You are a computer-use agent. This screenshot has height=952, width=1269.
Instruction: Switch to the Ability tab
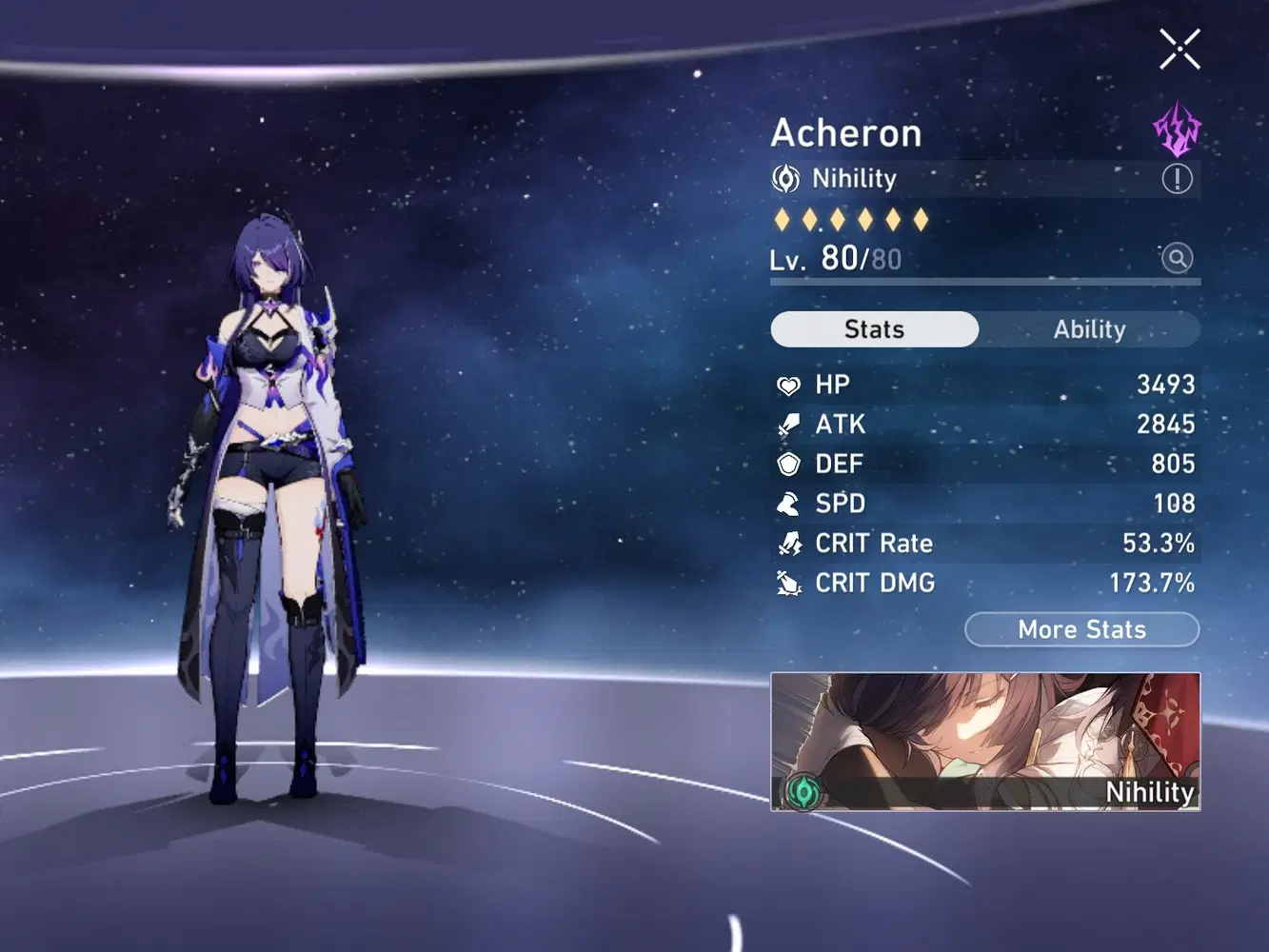coord(1090,328)
